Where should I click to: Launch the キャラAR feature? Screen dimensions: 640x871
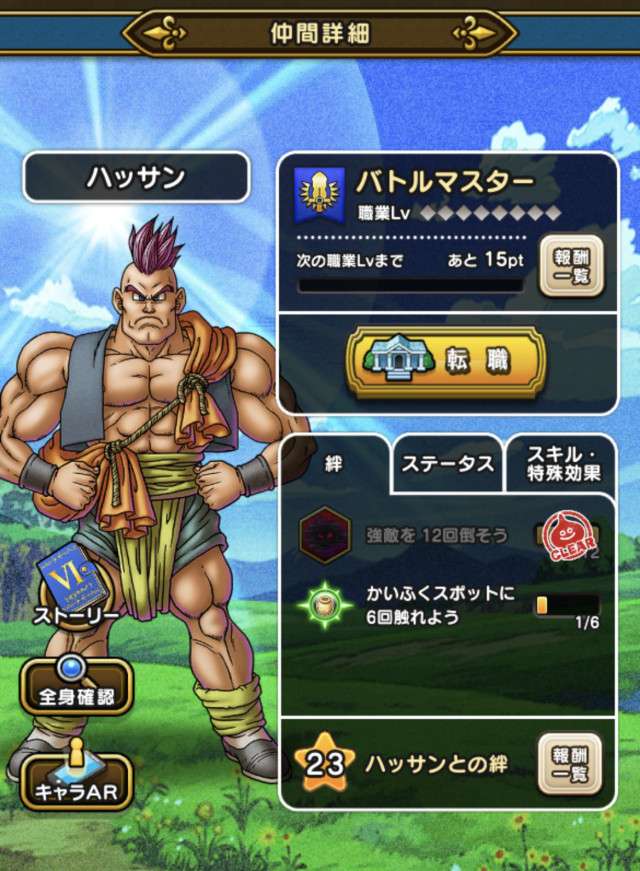point(75,776)
